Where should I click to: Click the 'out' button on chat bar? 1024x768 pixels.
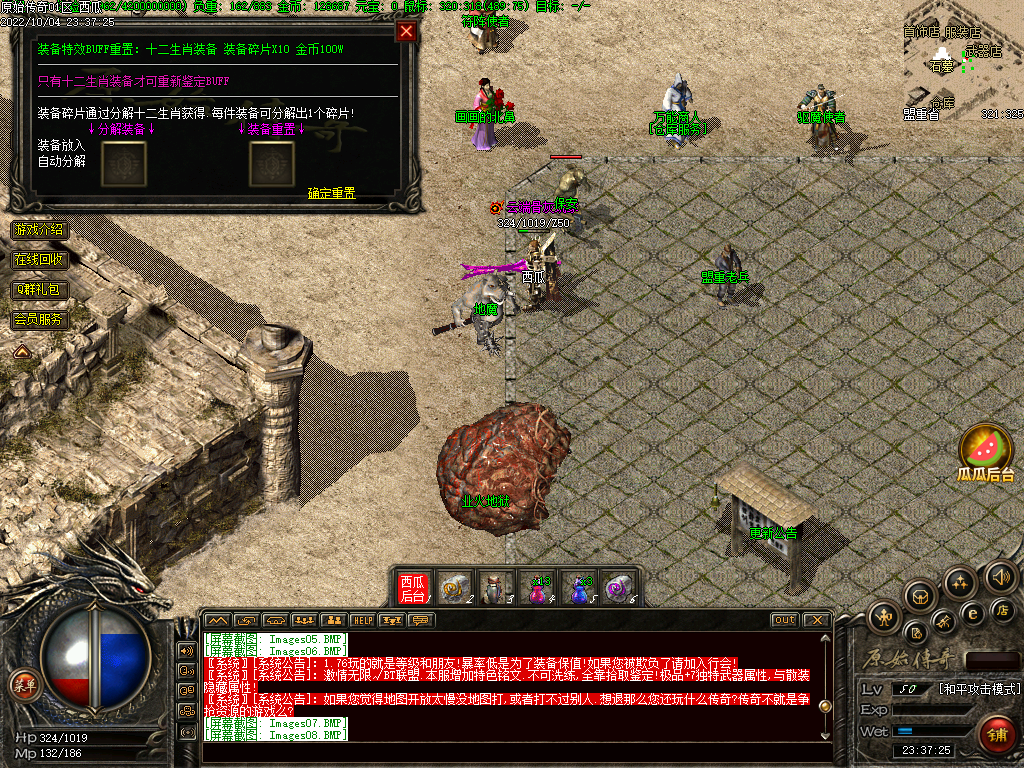[785, 620]
